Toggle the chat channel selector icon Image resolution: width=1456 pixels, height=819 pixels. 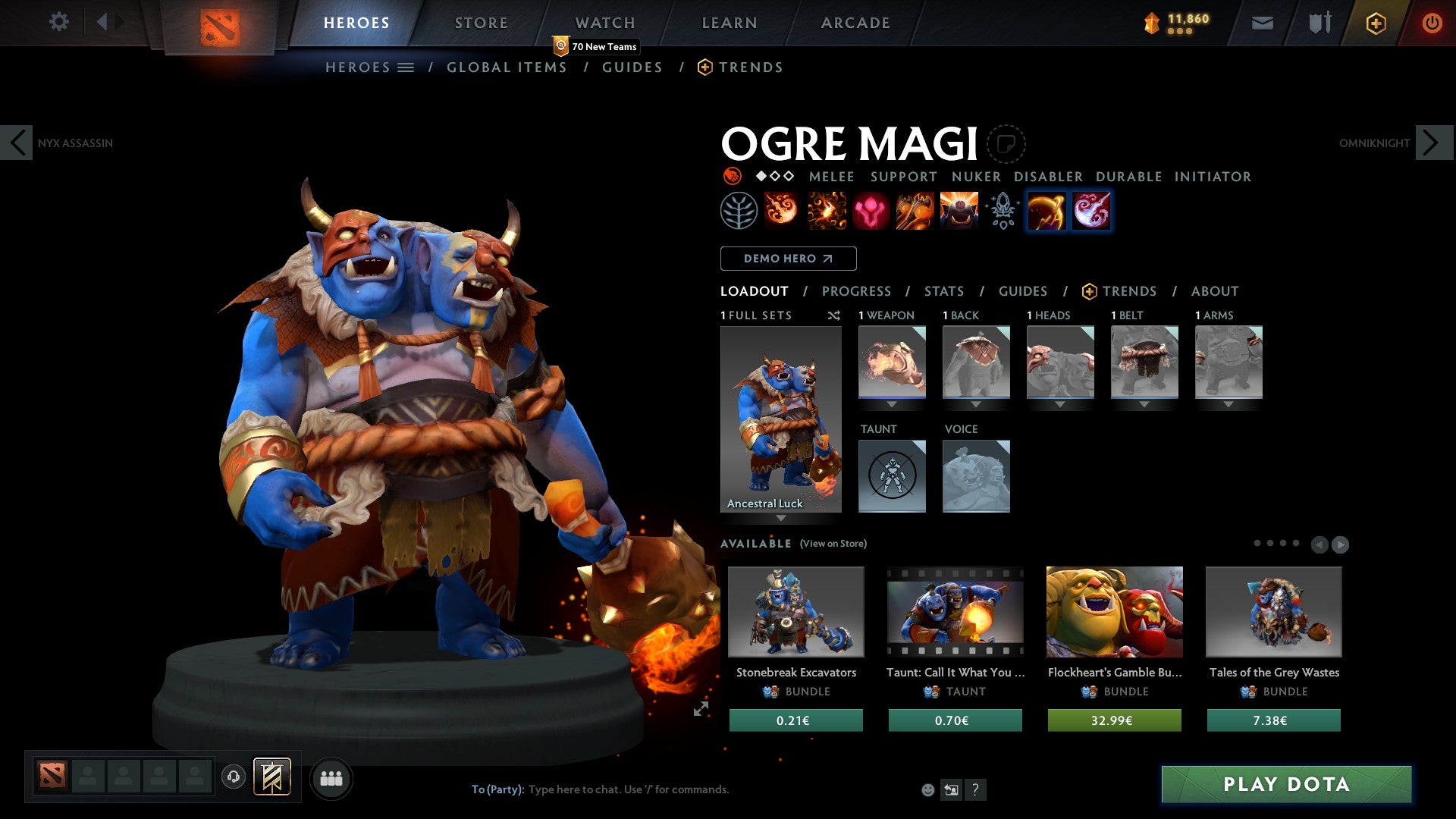950,789
